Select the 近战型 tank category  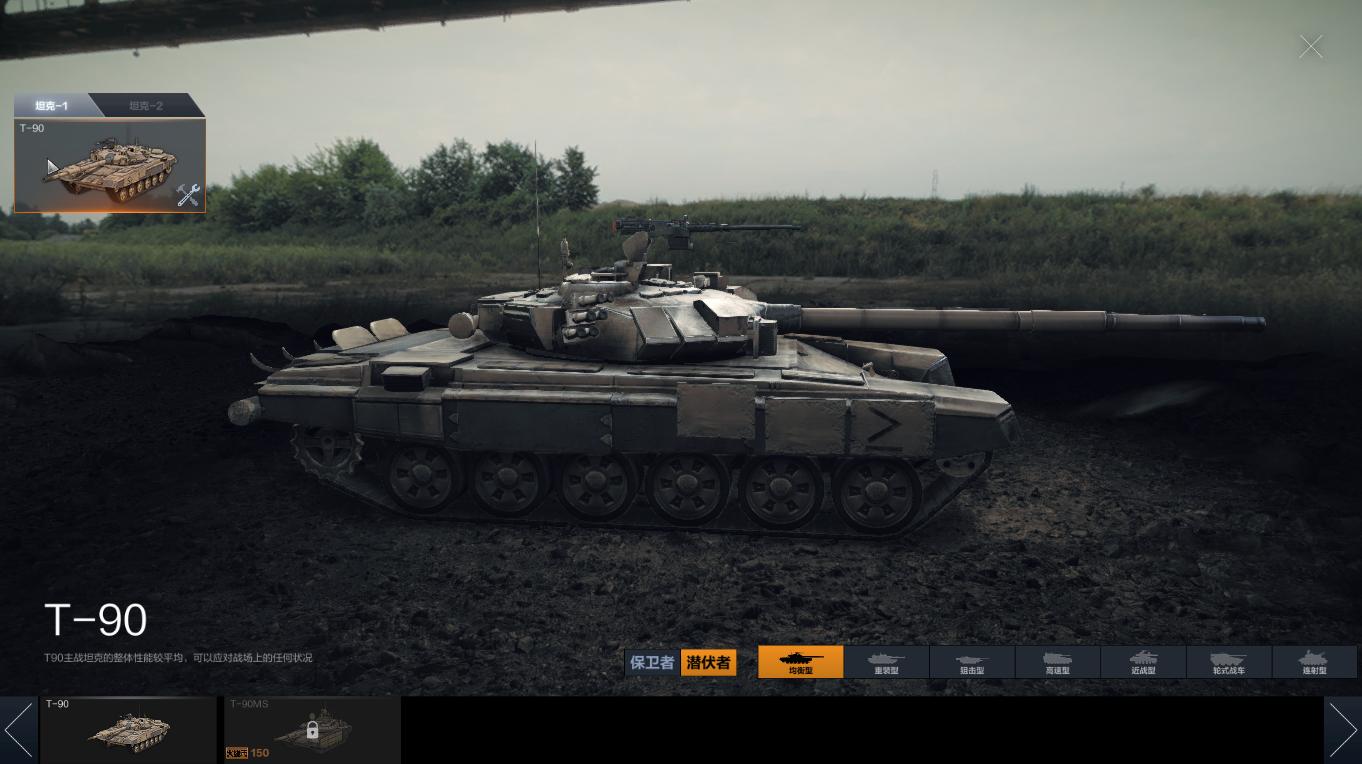1143,662
